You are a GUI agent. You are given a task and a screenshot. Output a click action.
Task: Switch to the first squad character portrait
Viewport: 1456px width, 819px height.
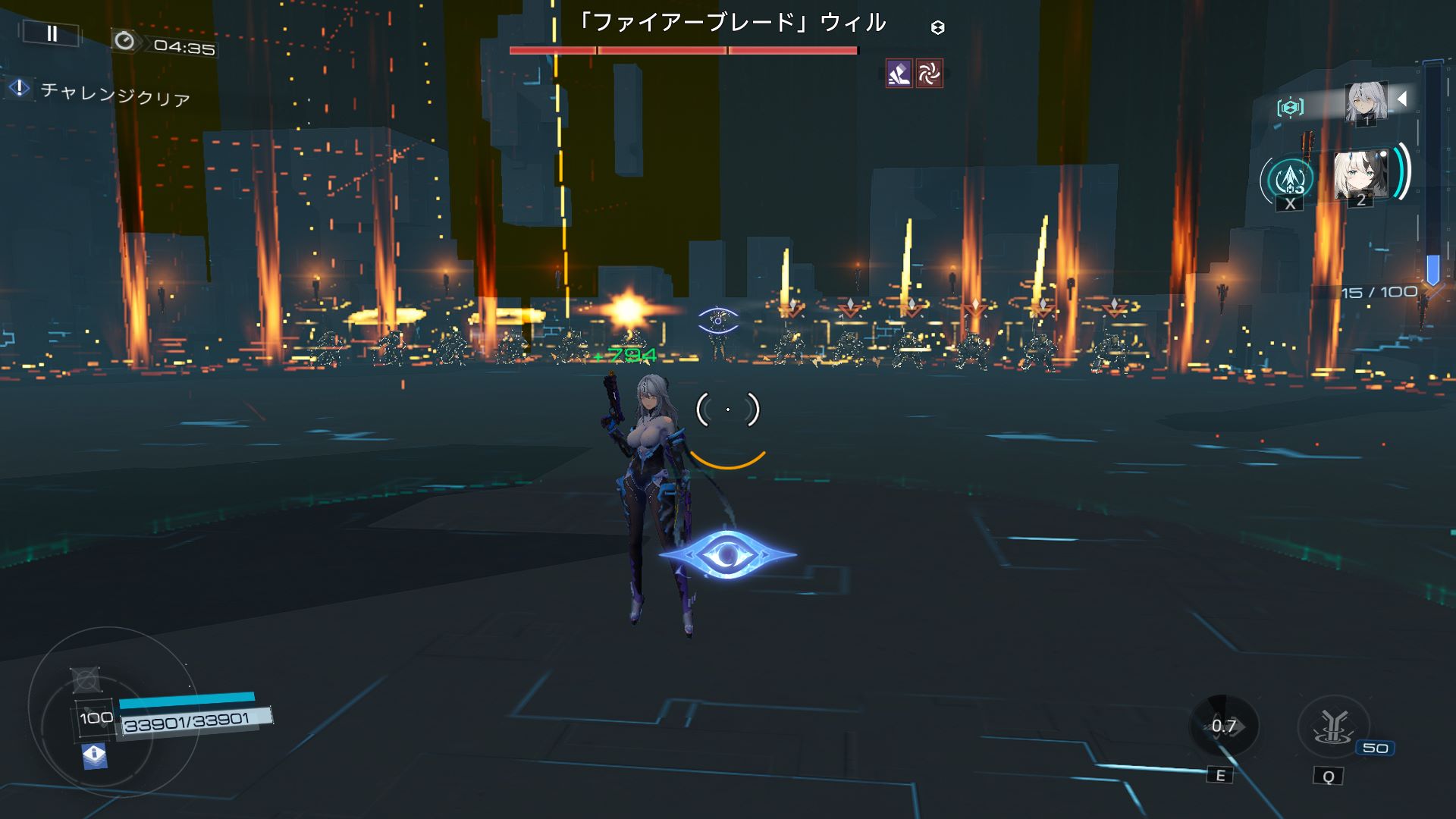(x=1367, y=102)
